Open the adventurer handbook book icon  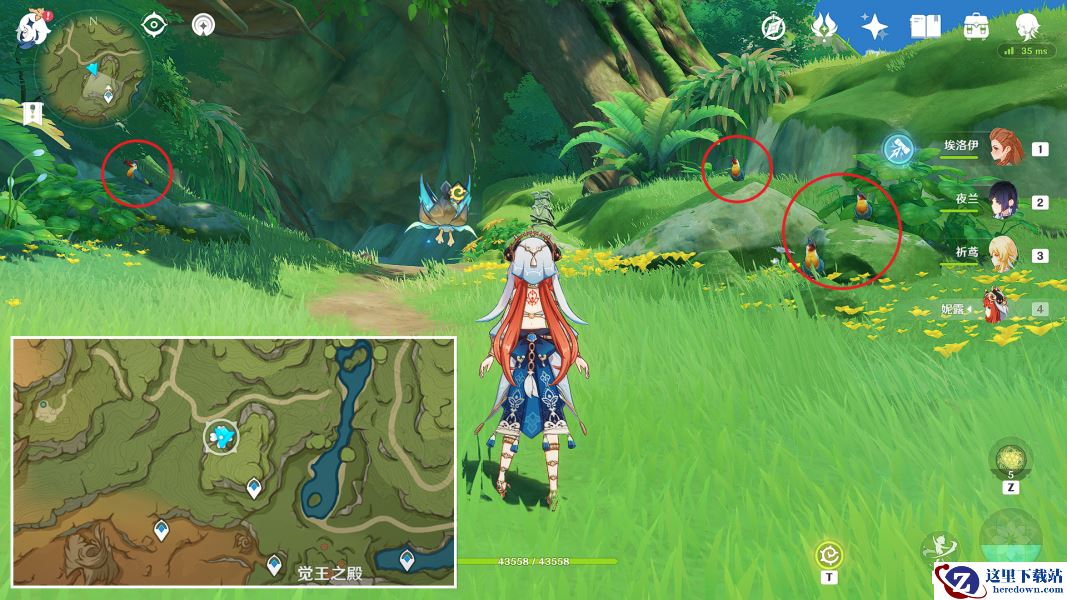tap(925, 27)
